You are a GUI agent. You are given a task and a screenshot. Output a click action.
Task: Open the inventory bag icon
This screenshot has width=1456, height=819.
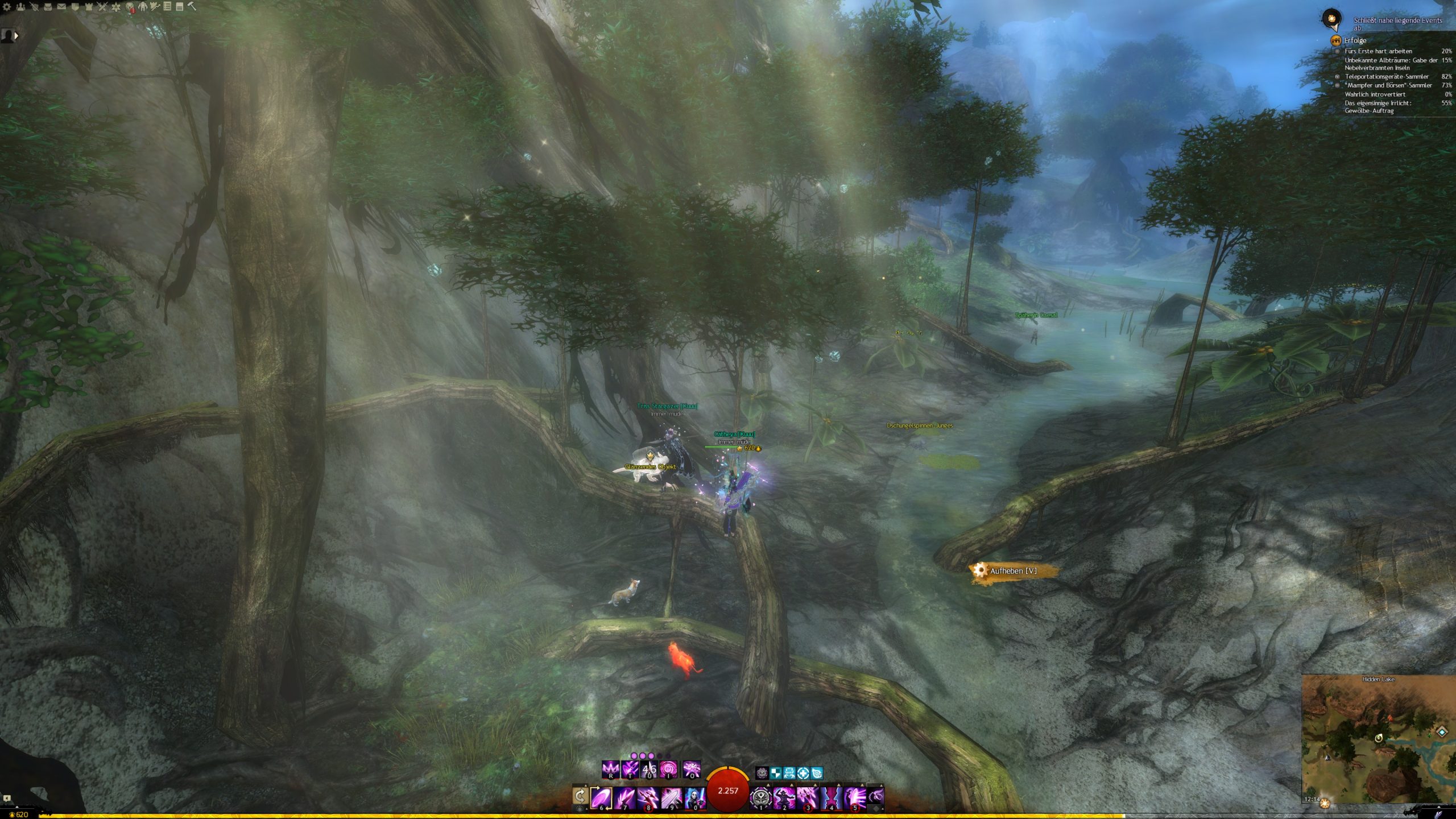[x=48, y=7]
